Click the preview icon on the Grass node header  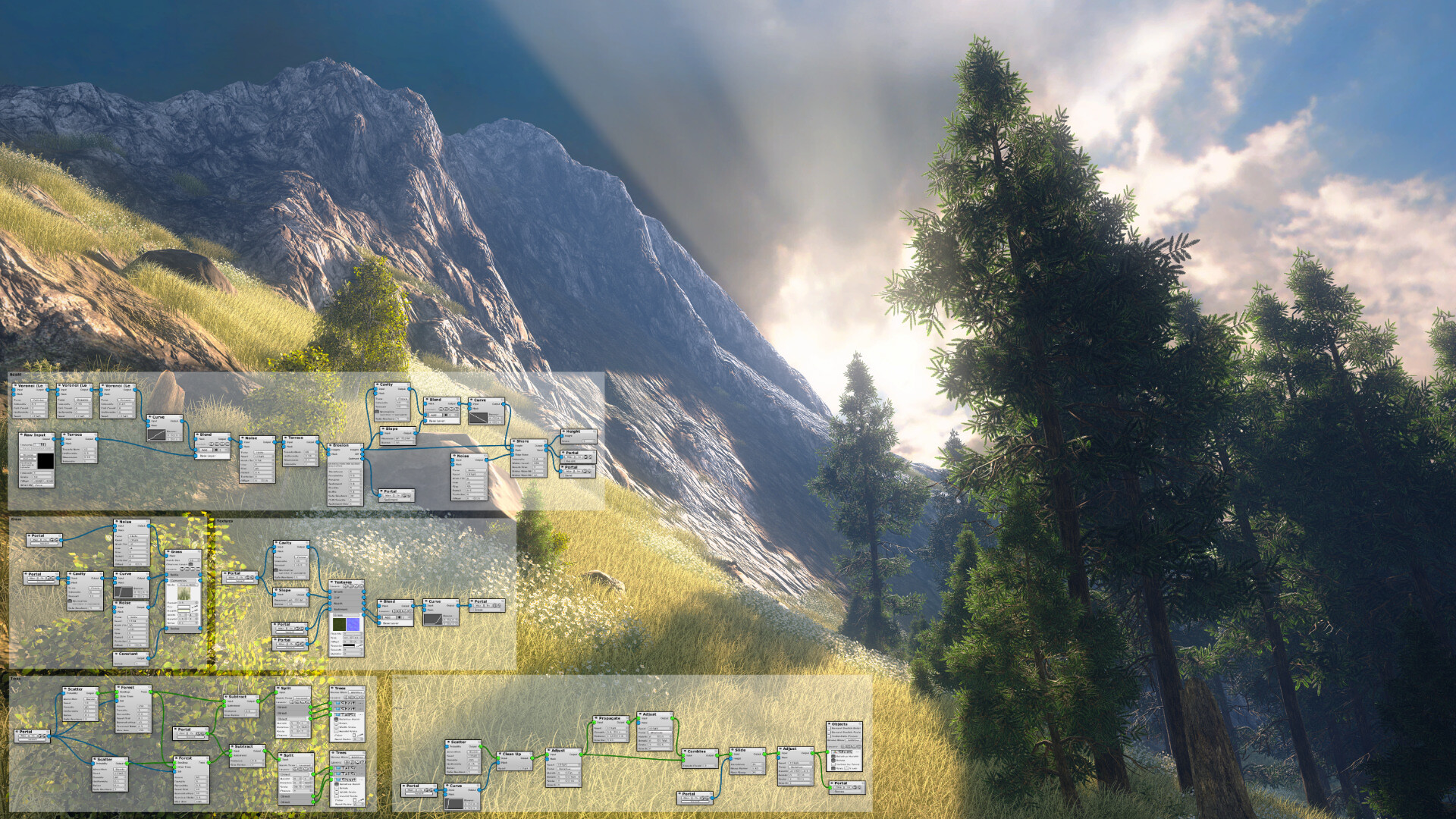pyautogui.click(x=168, y=551)
